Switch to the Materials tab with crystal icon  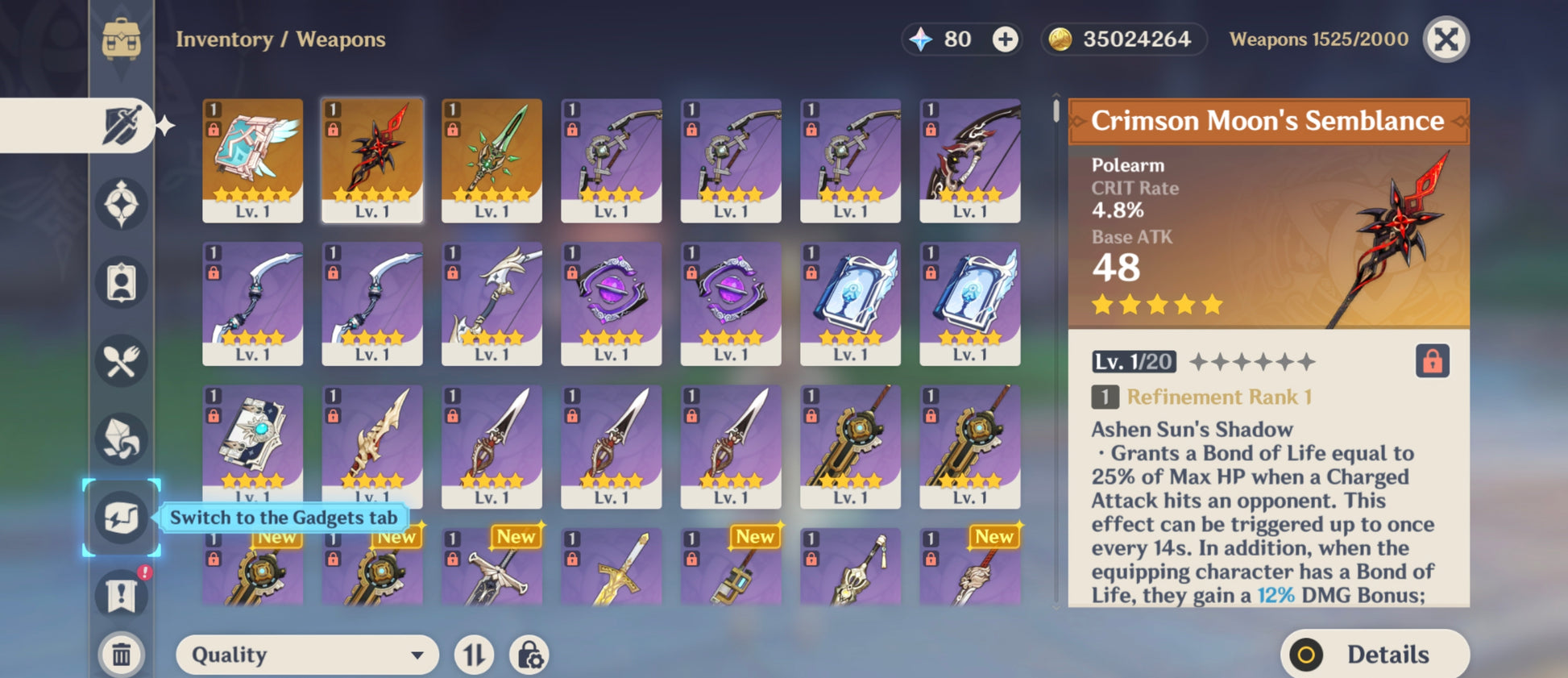click(x=121, y=439)
